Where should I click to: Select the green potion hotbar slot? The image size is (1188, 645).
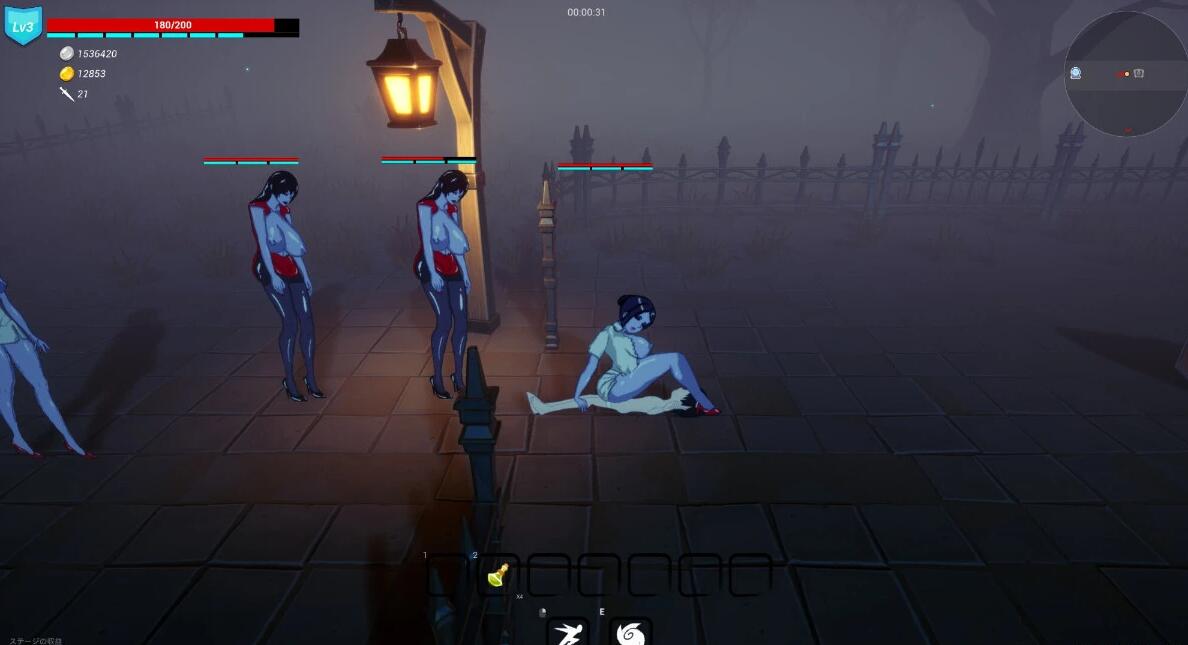pos(498,575)
